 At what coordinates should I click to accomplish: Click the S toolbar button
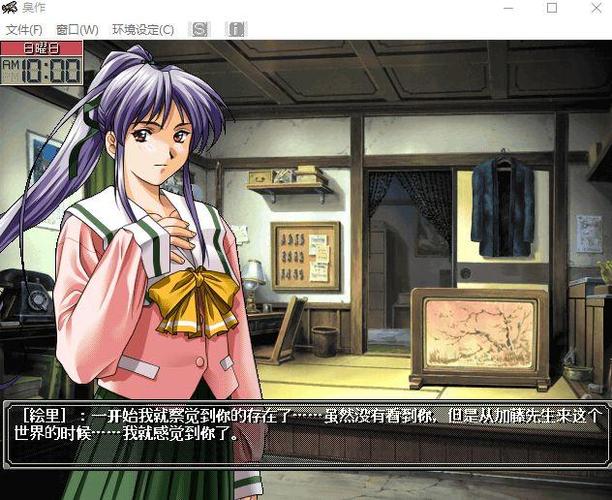click(x=200, y=30)
